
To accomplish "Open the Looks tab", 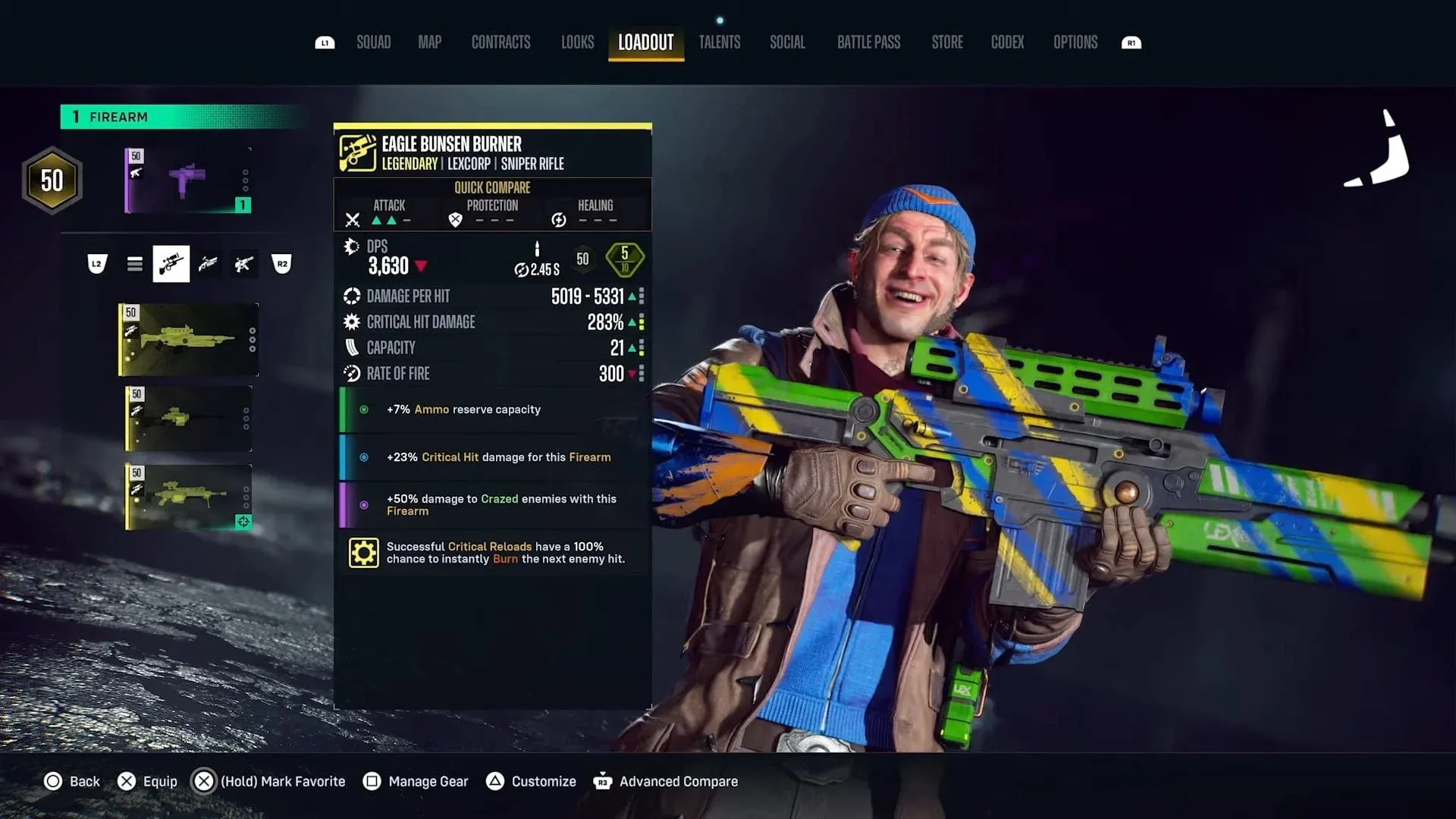I will (x=577, y=42).
